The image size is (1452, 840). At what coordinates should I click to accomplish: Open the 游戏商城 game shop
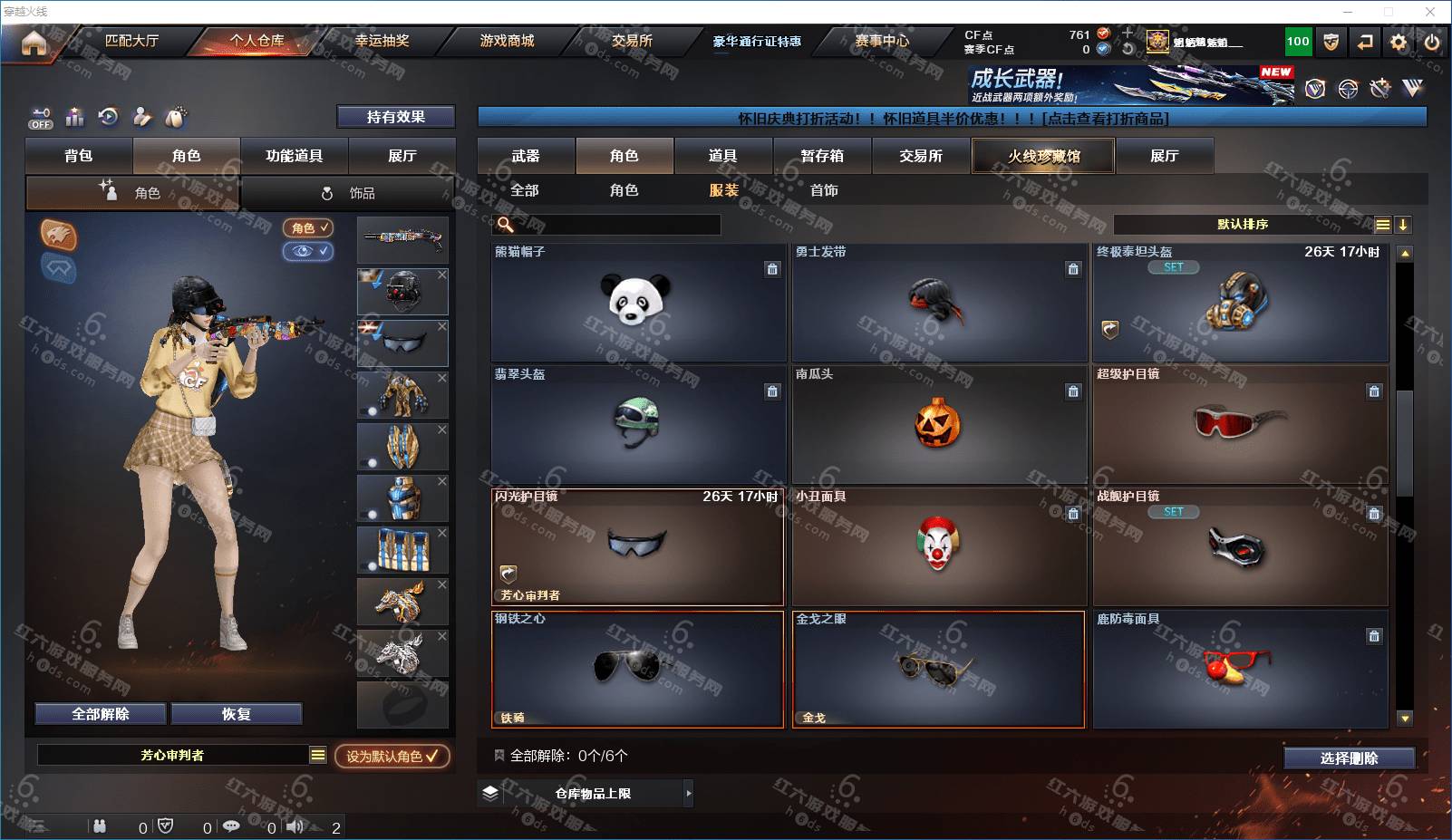(x=507, y=41)
